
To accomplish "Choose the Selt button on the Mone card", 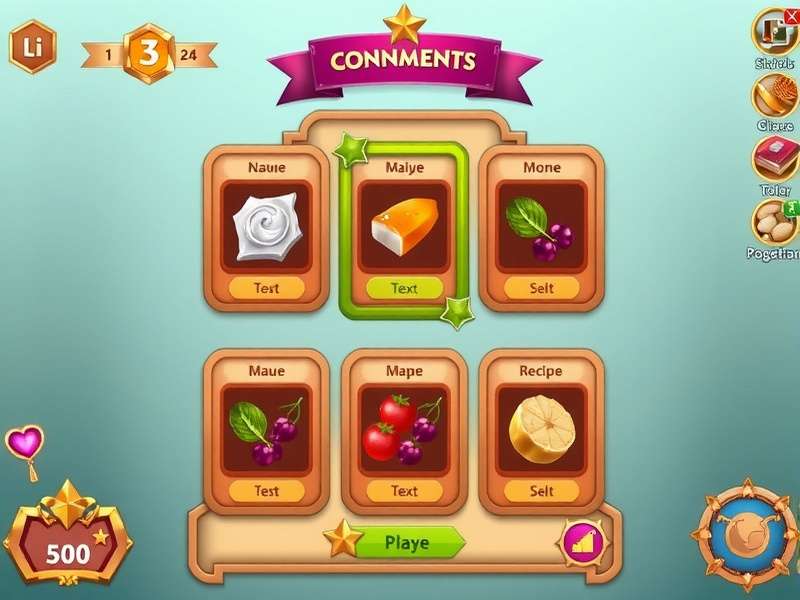I will (542, 289).
